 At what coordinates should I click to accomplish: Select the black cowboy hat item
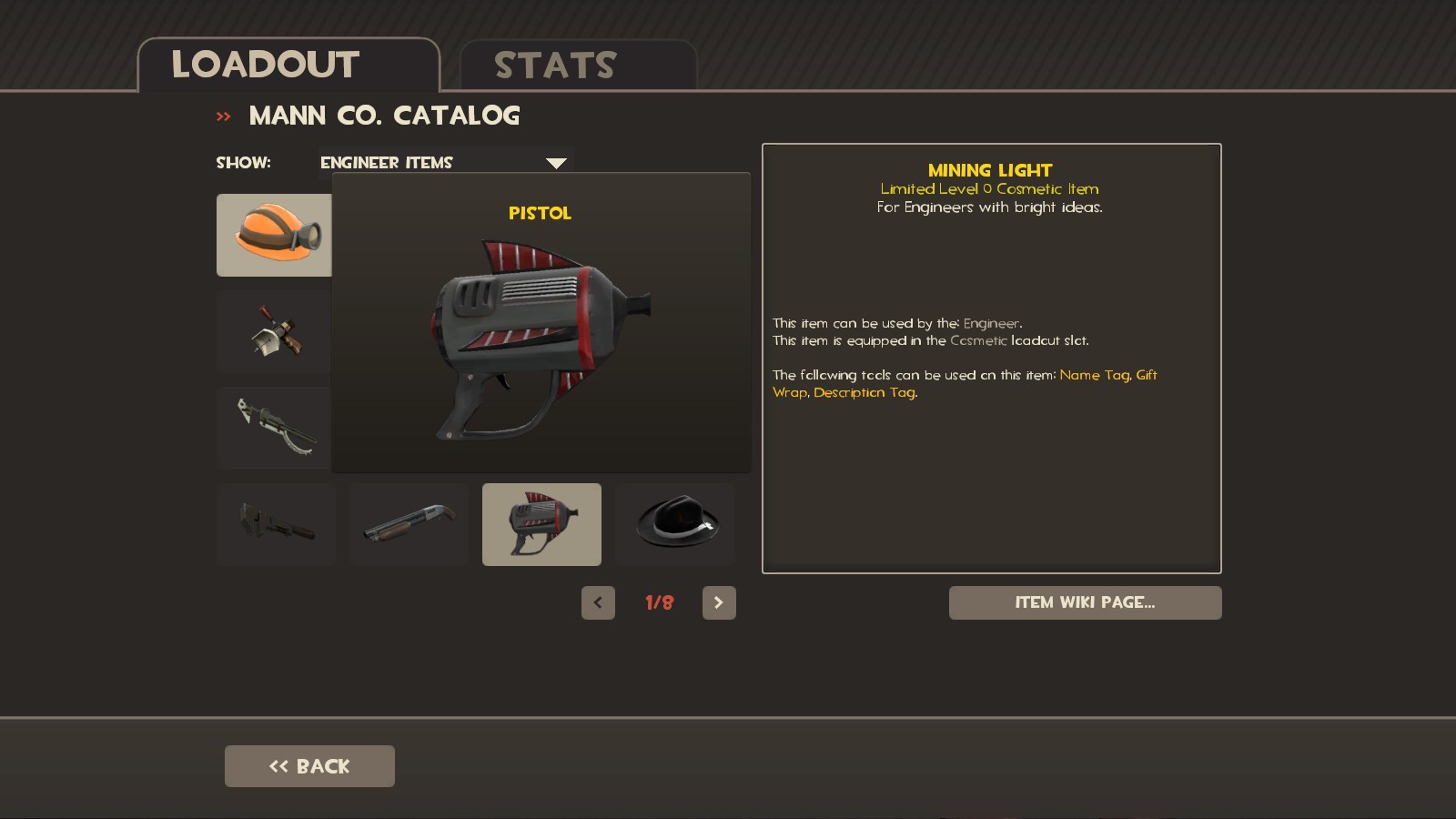tap(674, 524)
